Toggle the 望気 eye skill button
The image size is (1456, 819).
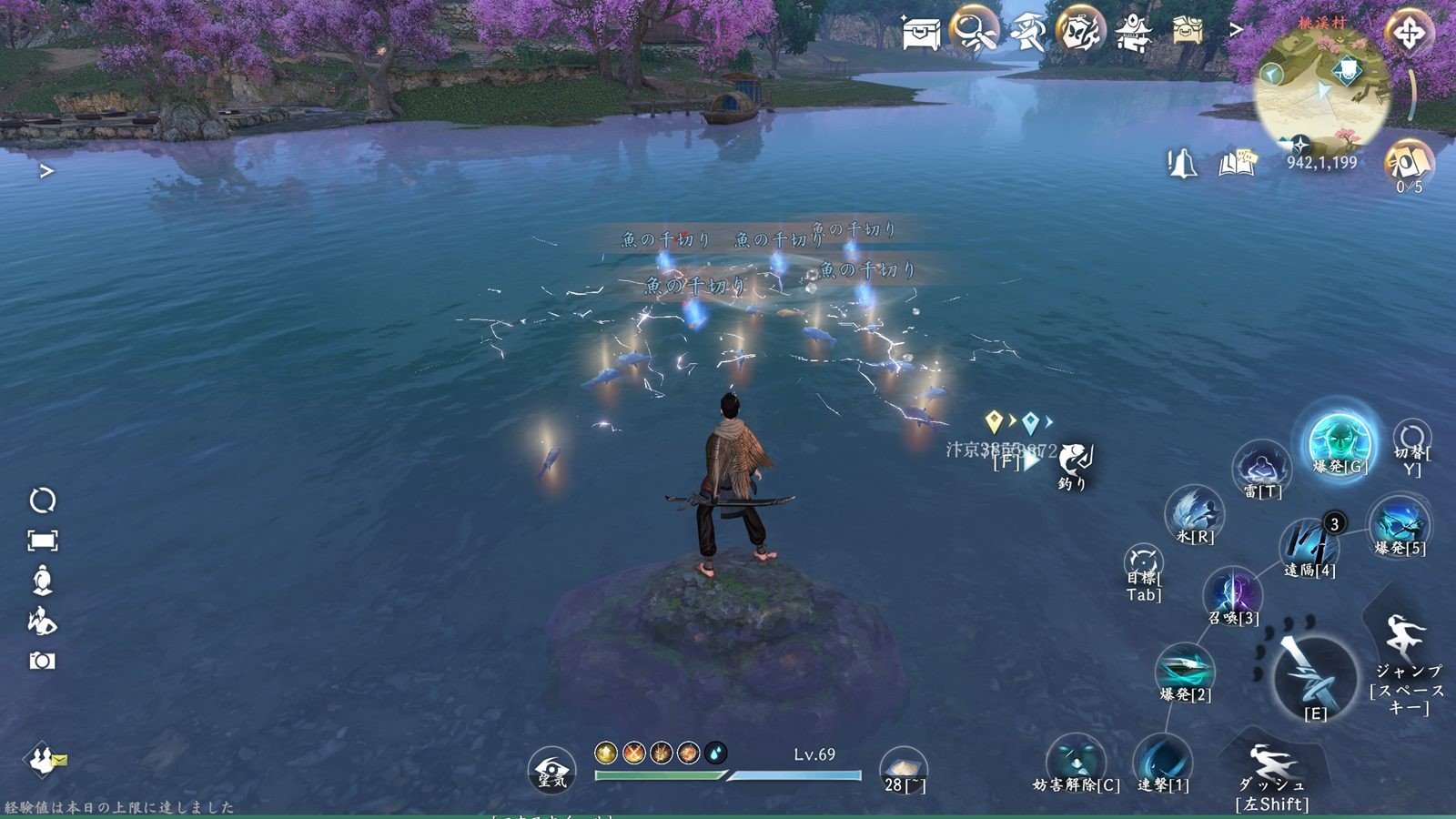pyautogui.click(x=551, y=771)
